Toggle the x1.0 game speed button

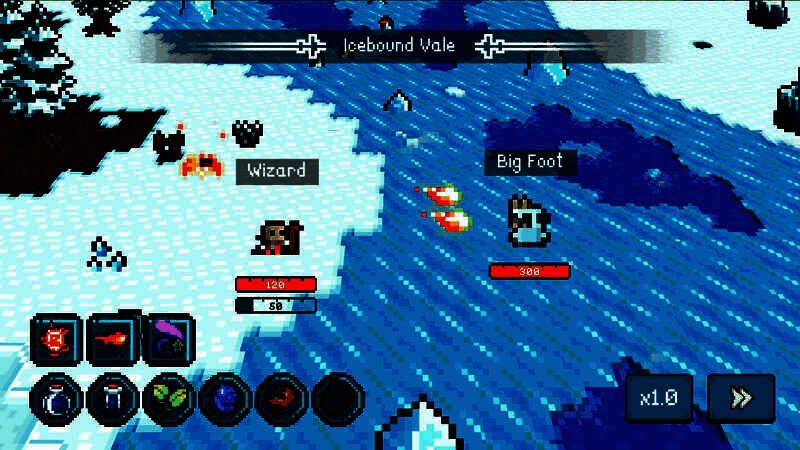click(659, 398)
